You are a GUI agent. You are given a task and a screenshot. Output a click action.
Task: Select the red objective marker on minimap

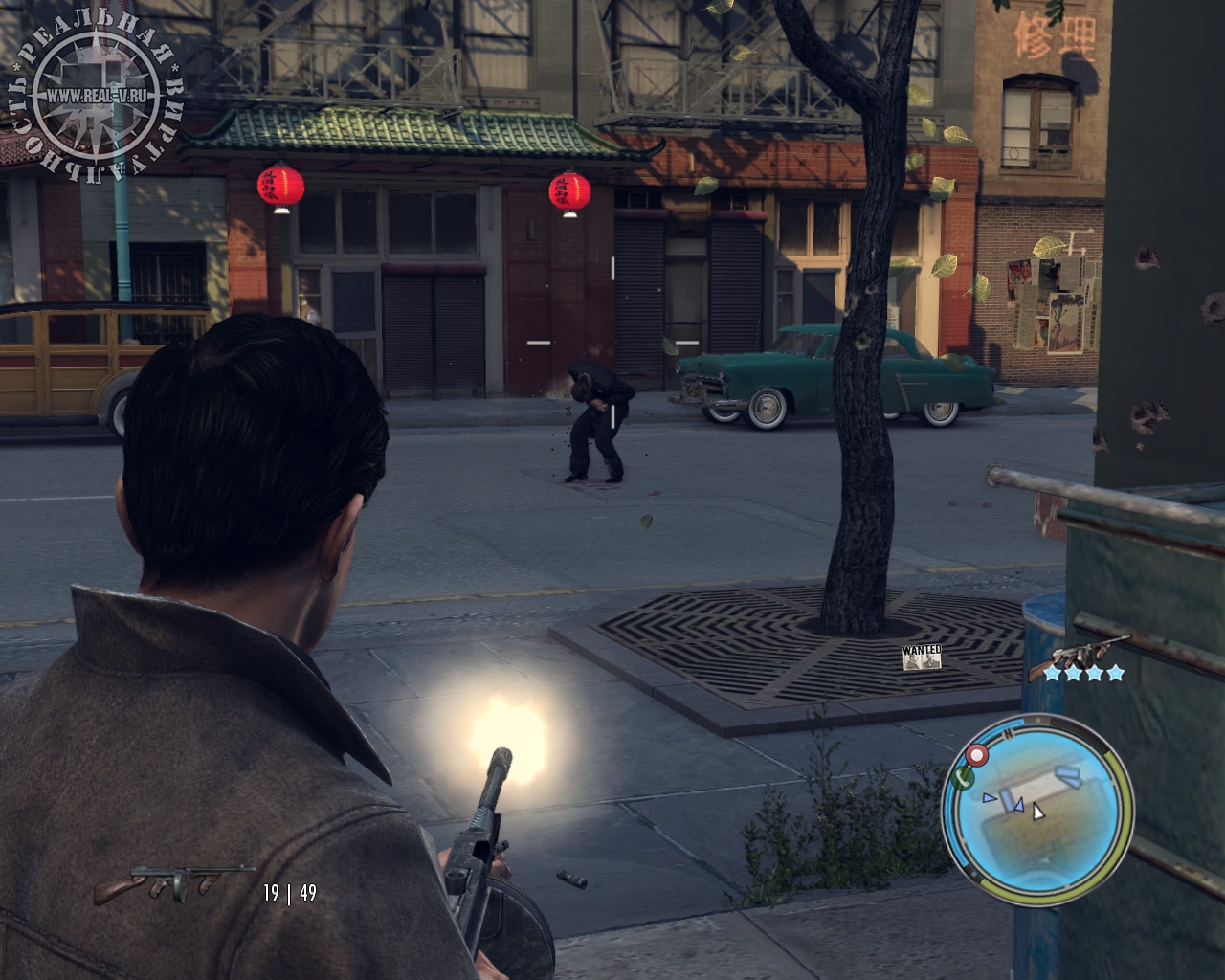click(977, 756)
